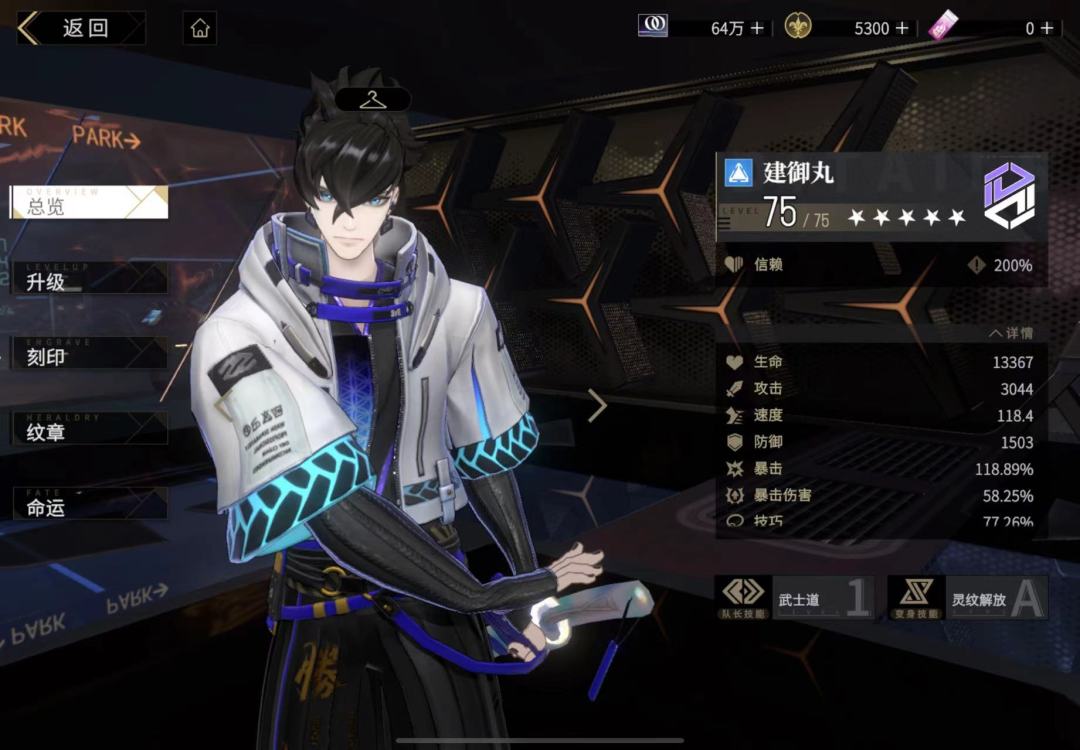Screen dimensions: 1080x750
Task: Open the 升级 level up tab
Action: (89, 279)
